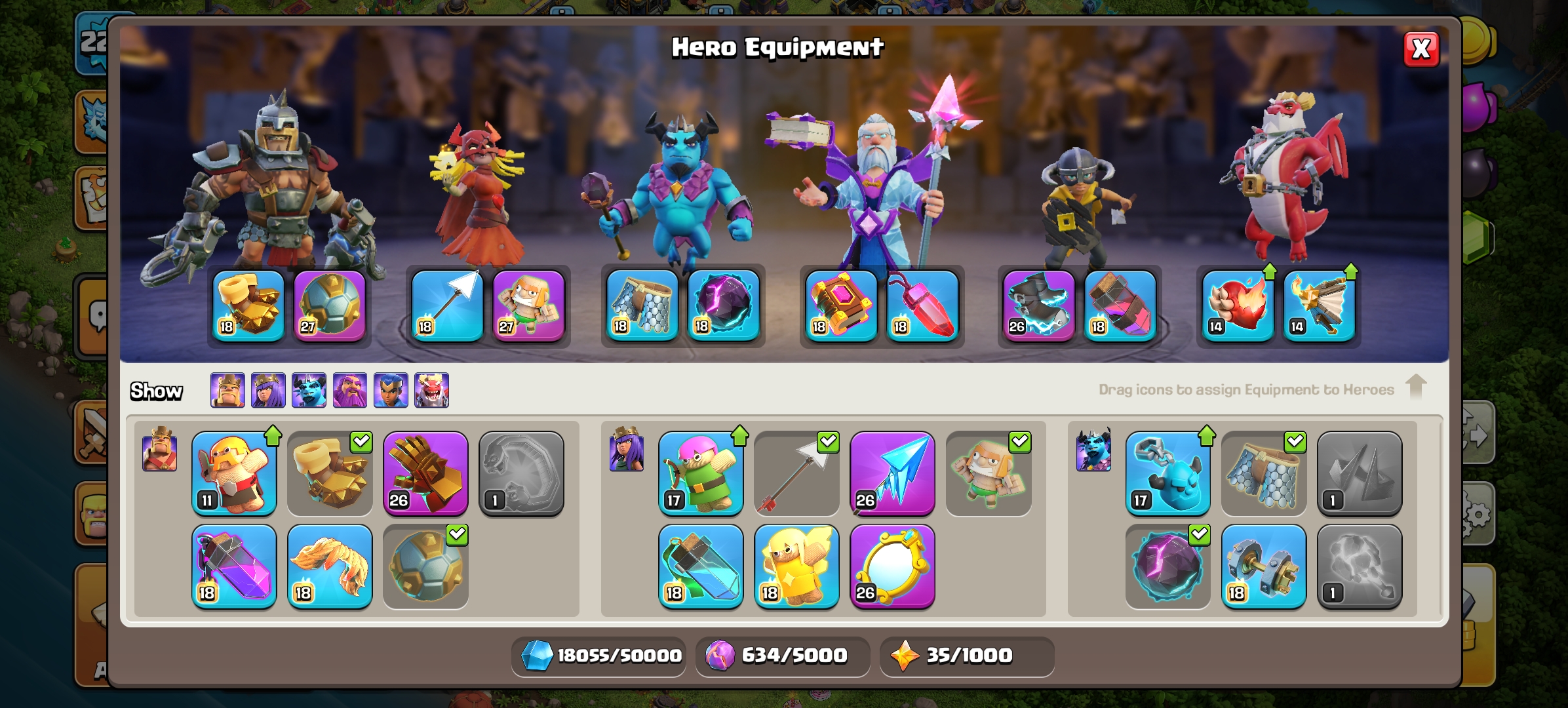Pick the level 18 Healer Puppet

tap(796, 566)
